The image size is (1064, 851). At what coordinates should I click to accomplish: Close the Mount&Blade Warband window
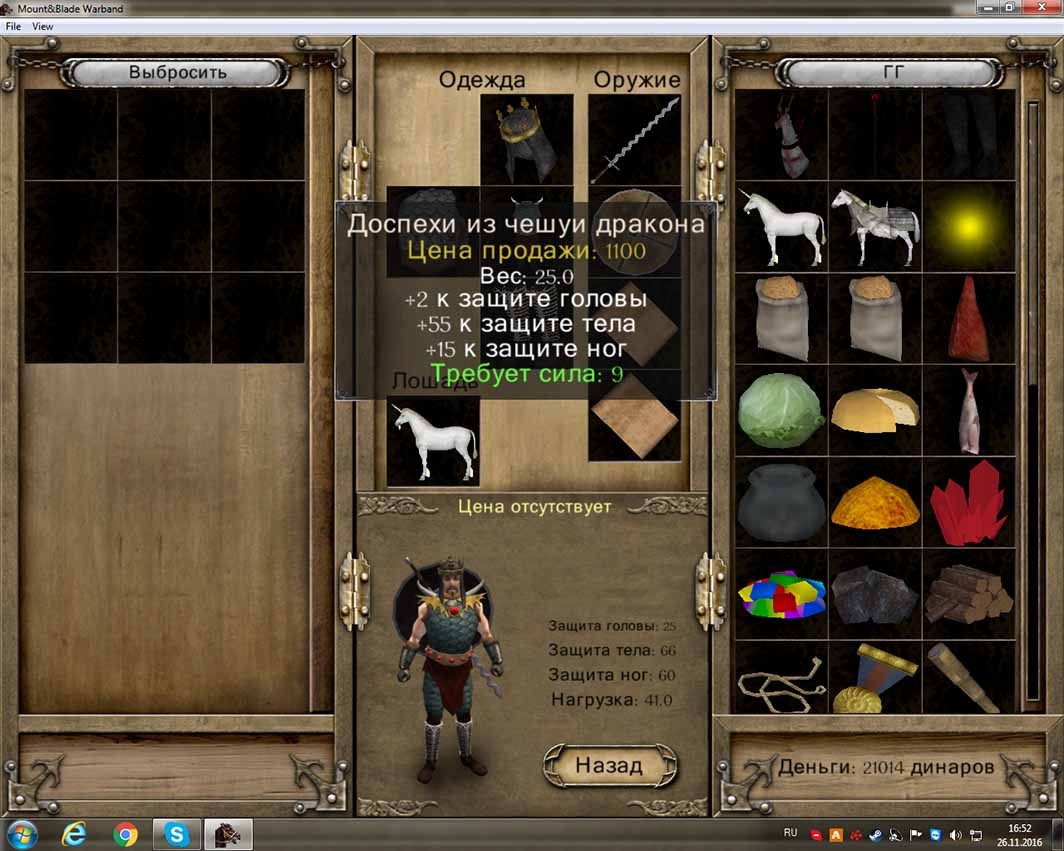point(1041,8)
